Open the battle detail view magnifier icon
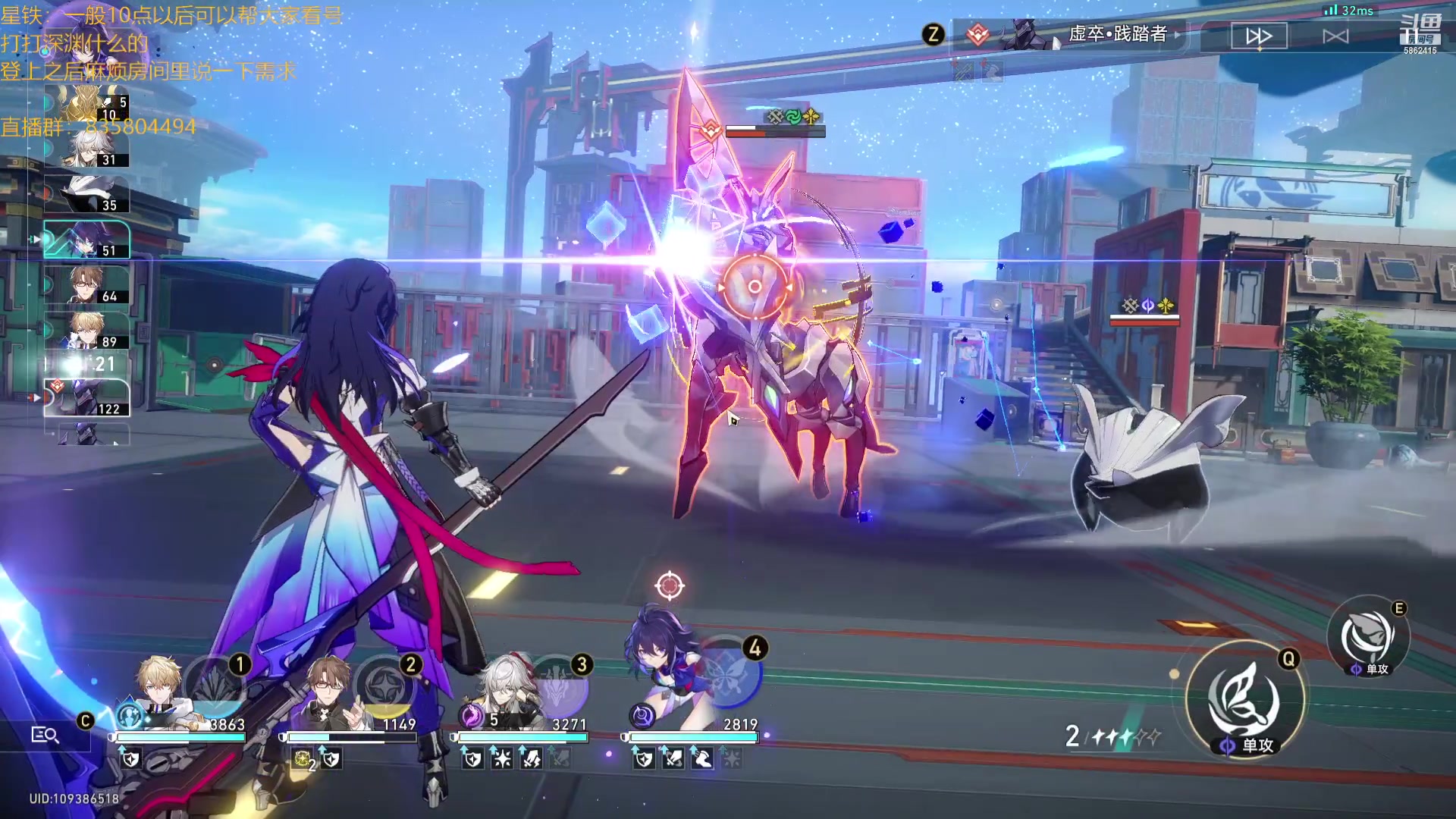The image size is (1456, 819). coord(45,735)
